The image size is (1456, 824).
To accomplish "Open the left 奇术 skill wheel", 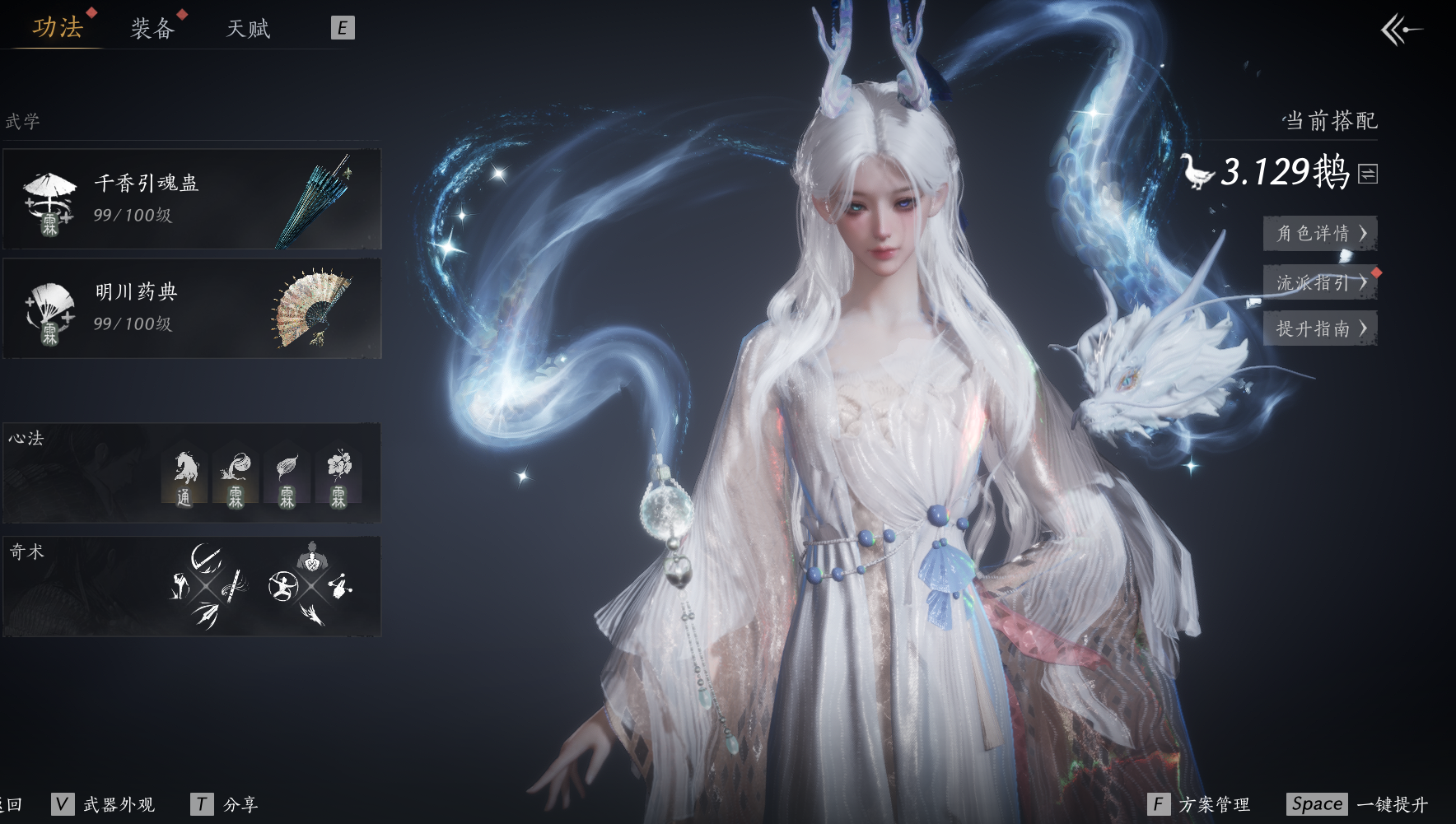I will pos(207,586).
